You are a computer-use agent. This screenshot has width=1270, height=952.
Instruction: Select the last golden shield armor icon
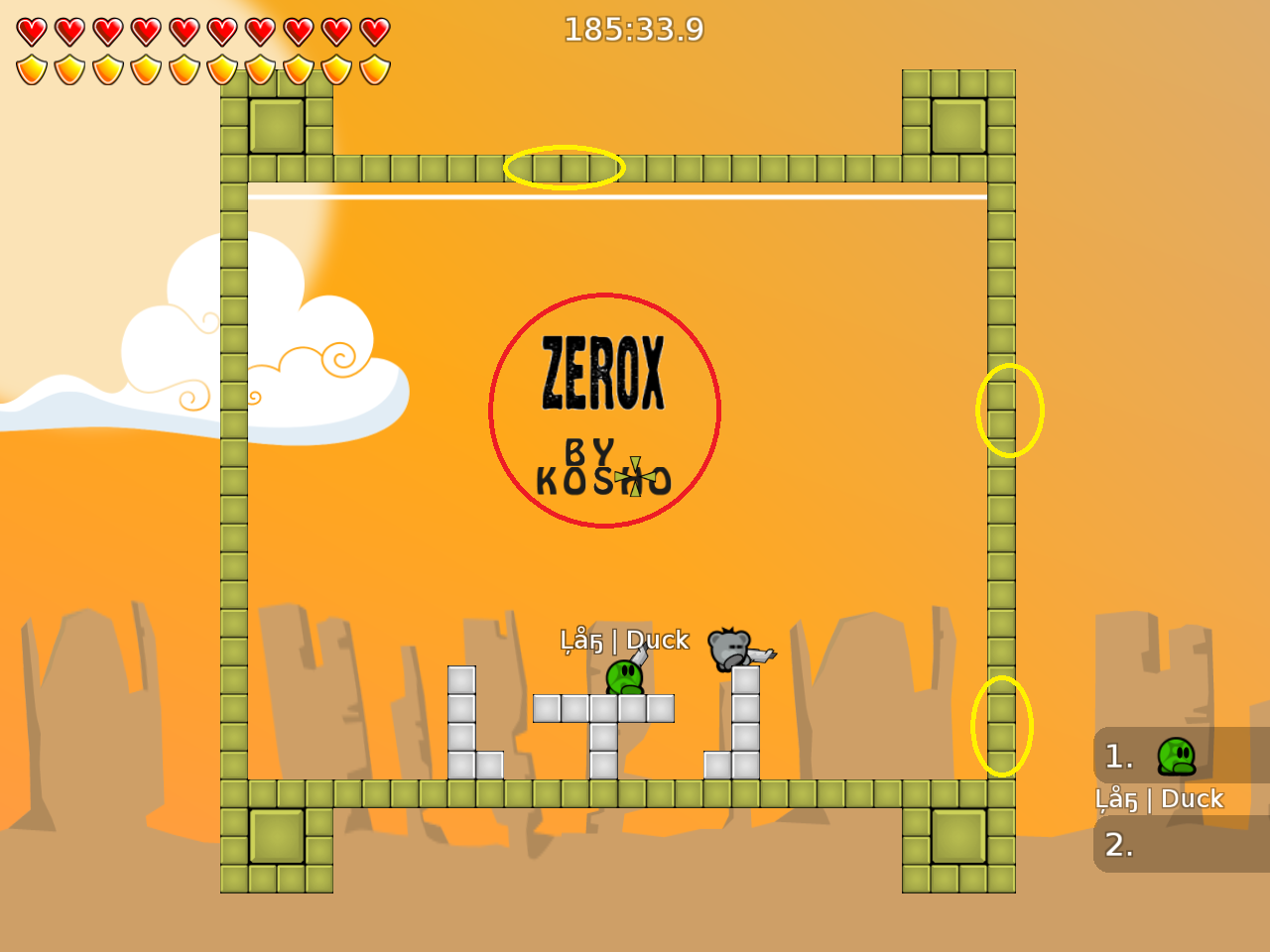(x=373, y=68)
